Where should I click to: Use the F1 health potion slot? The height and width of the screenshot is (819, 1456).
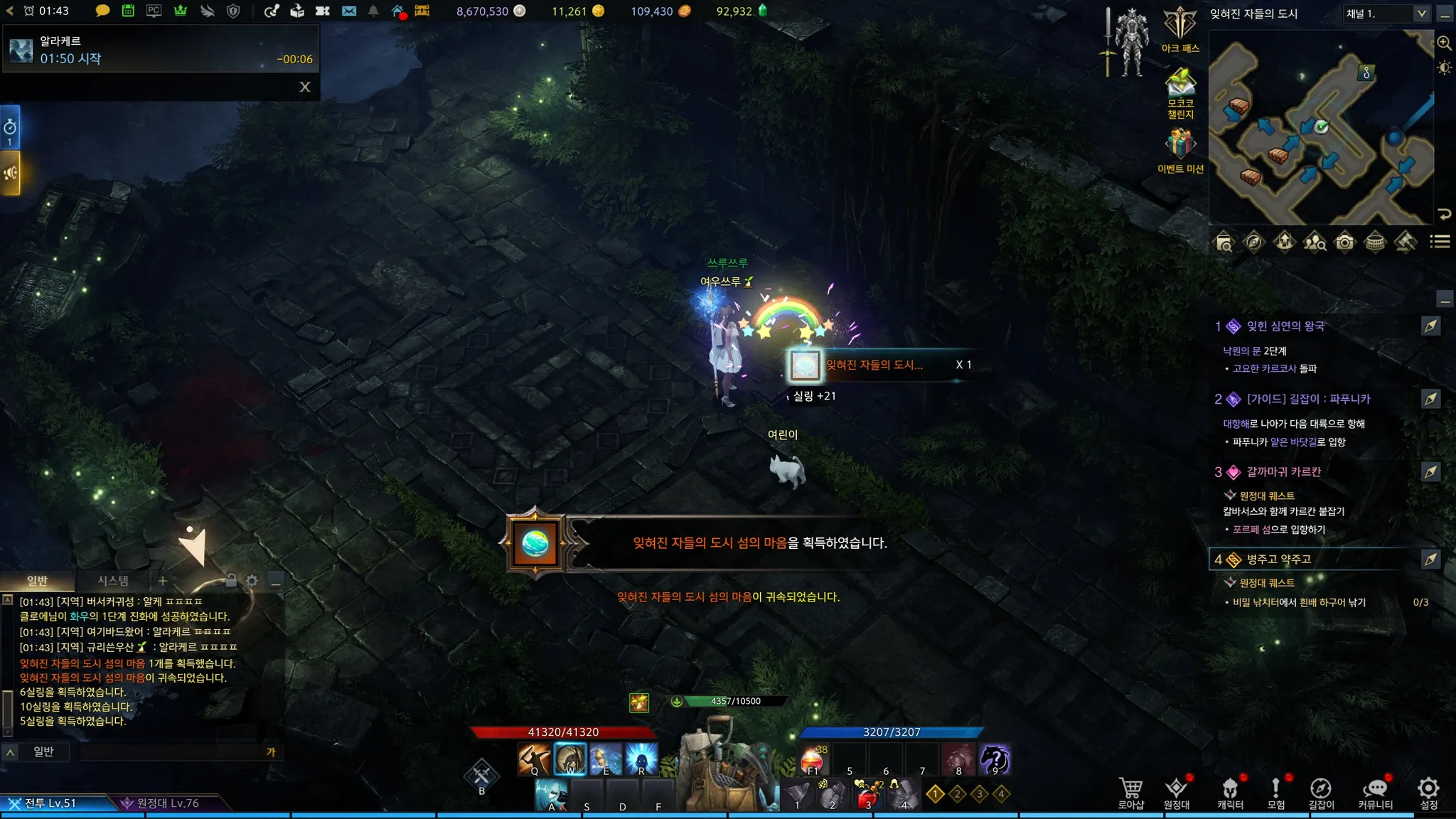pos(813,759)
